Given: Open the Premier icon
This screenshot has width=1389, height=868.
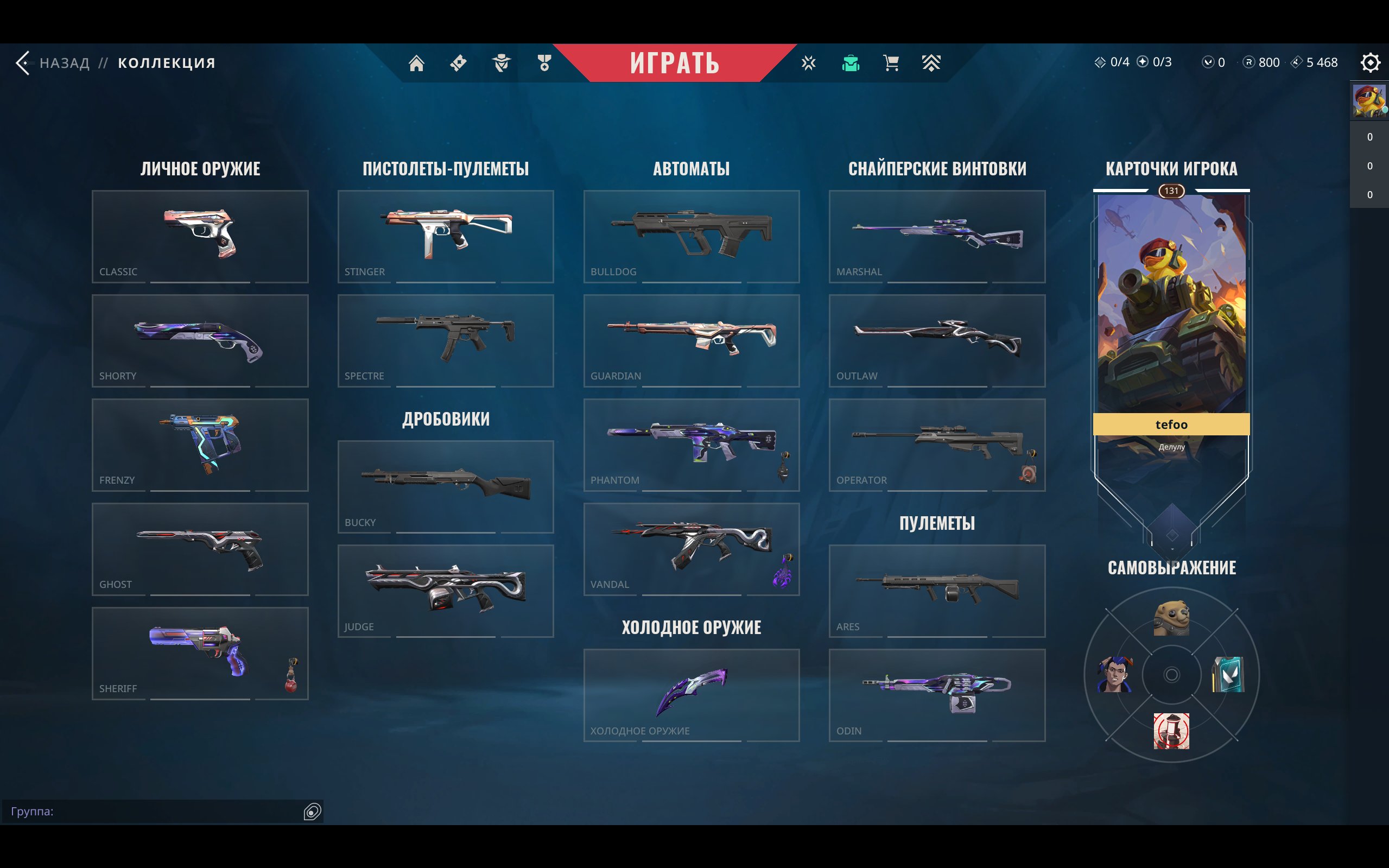Looking at the screenshot, I should pyautogui.click(x=931, y=63).
